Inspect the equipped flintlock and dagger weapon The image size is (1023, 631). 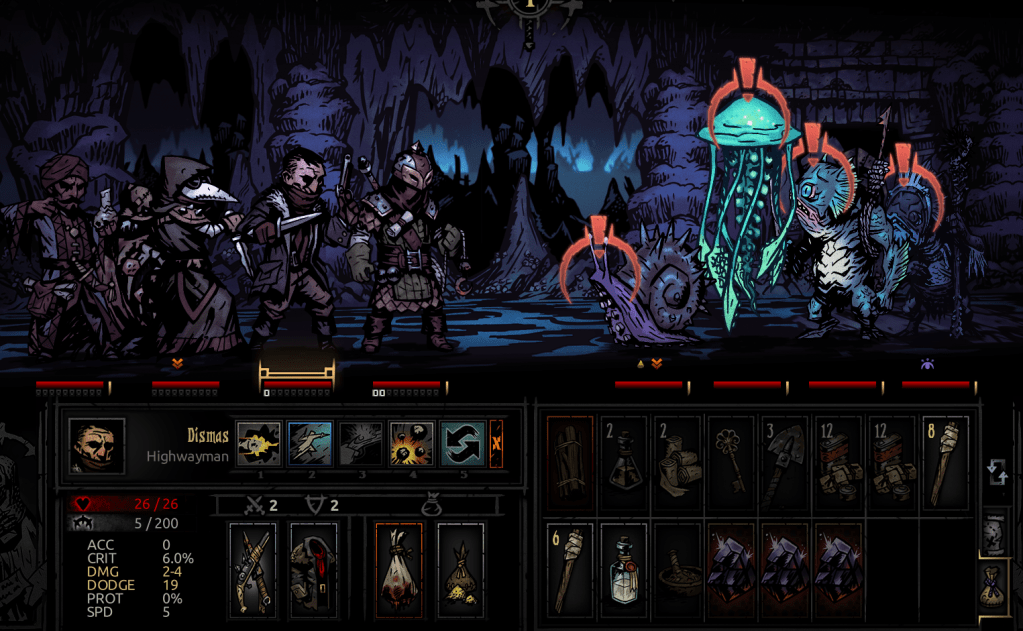coord(253,569)
